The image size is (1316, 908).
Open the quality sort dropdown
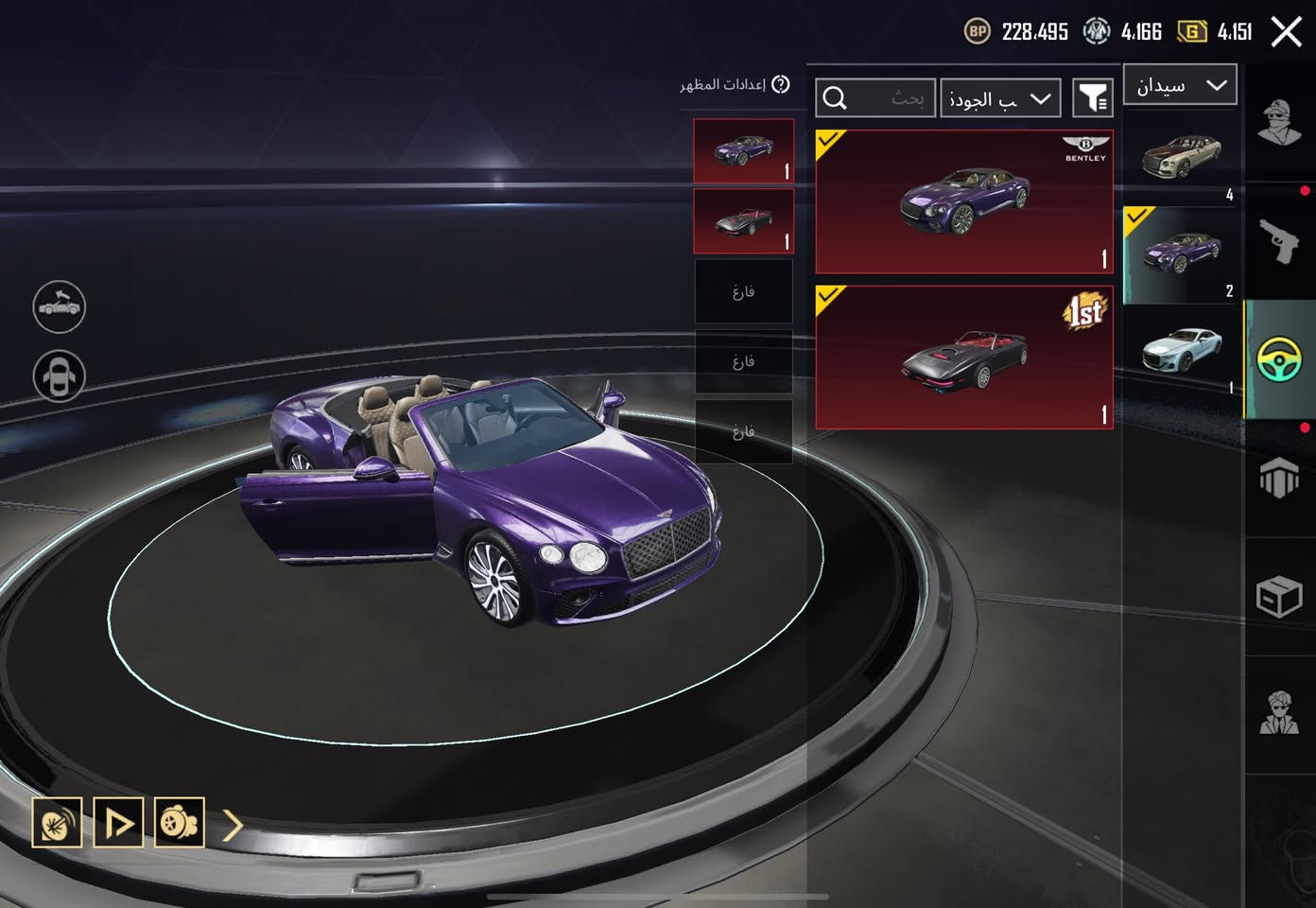point(1000,98)
